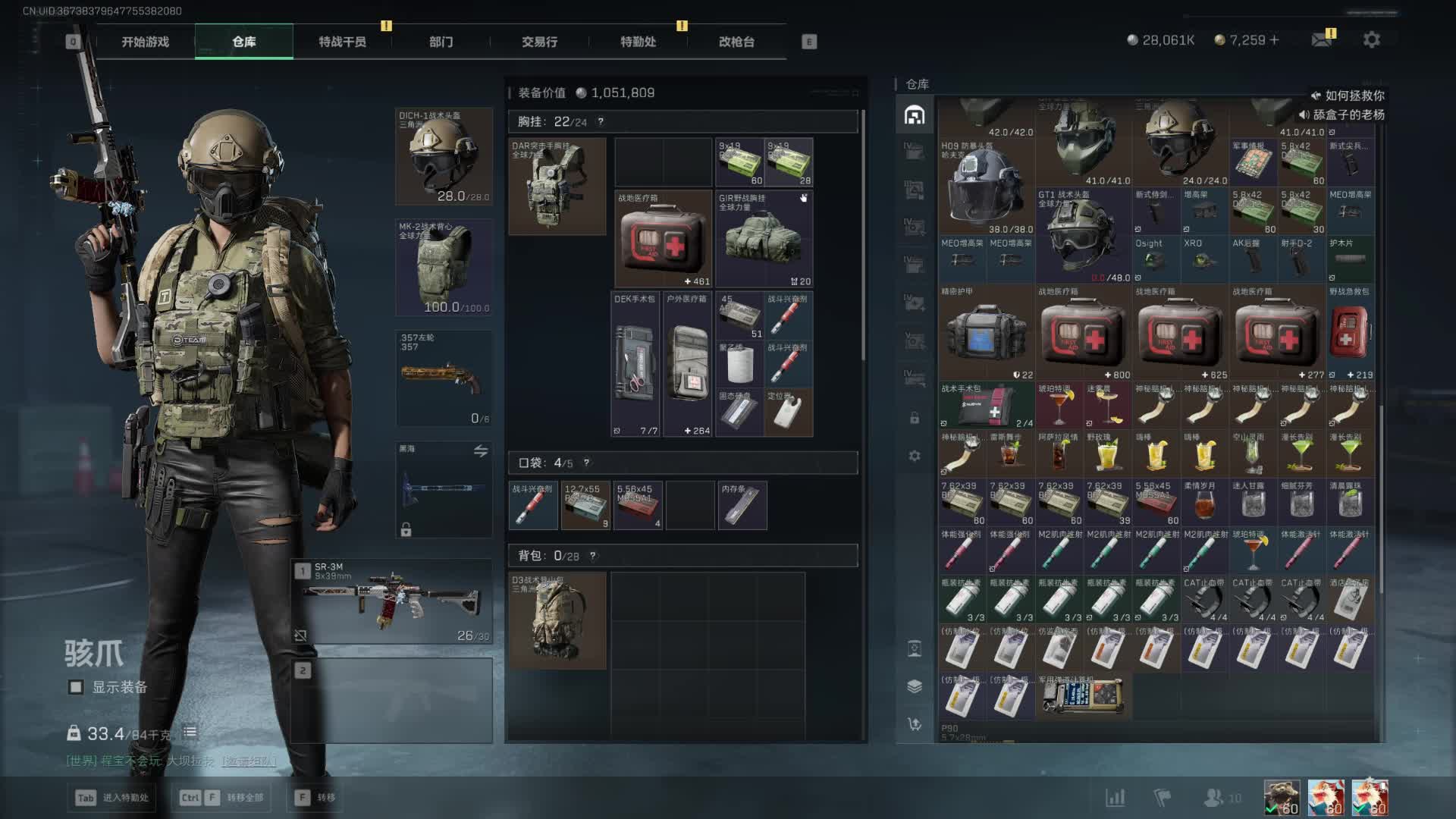Open the settings gear icon
The height and width of the screenshot is (819, 1456).
click(1371, 40)
